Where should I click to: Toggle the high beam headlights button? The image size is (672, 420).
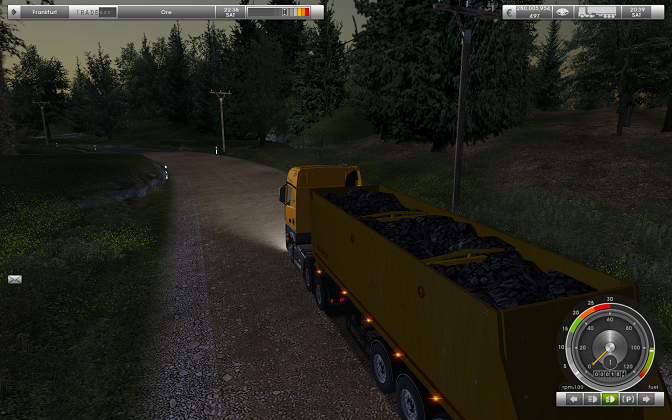pyautogui.click(x=591, y=399)
